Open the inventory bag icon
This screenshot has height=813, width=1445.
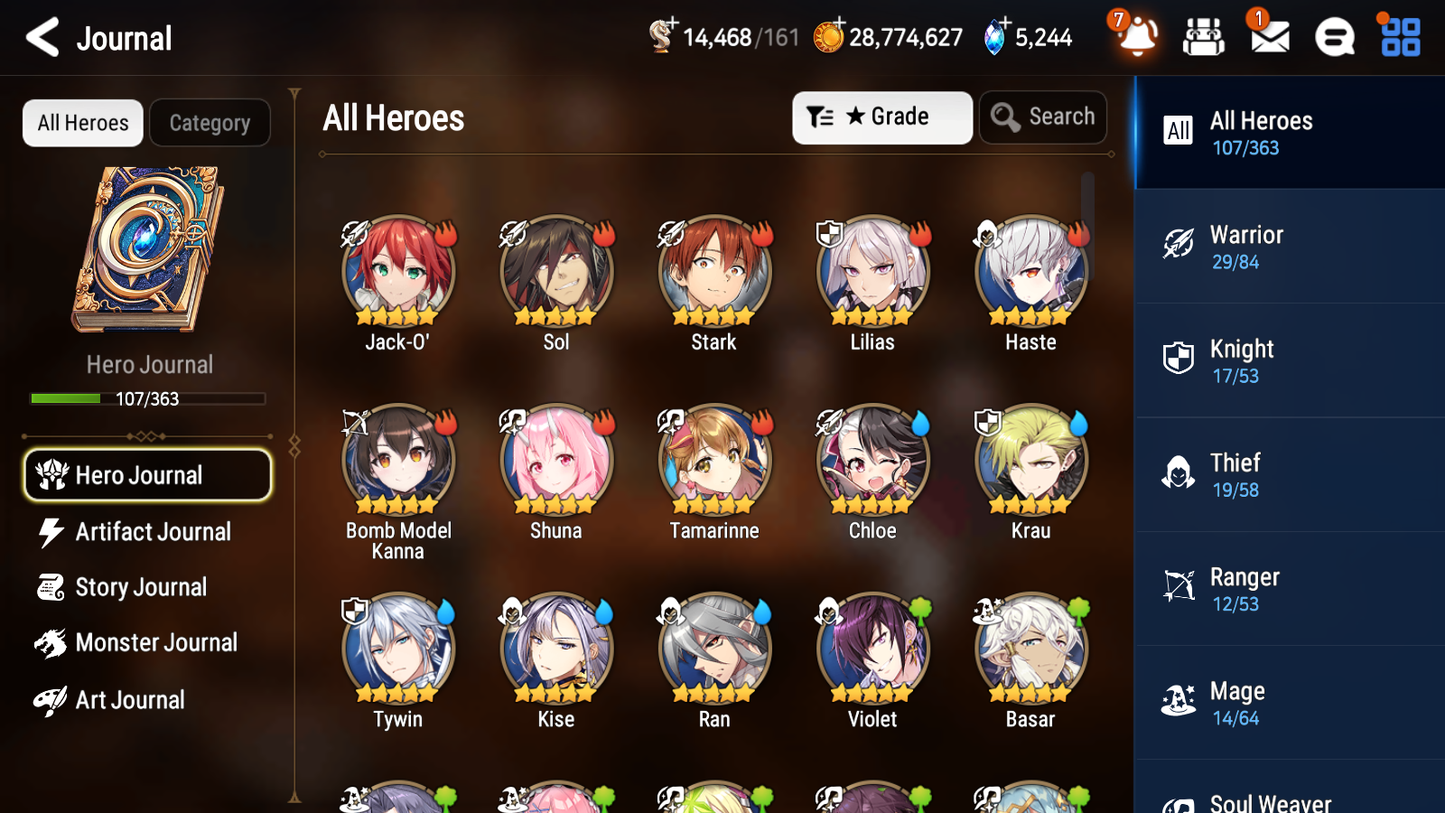[1203, 36]
